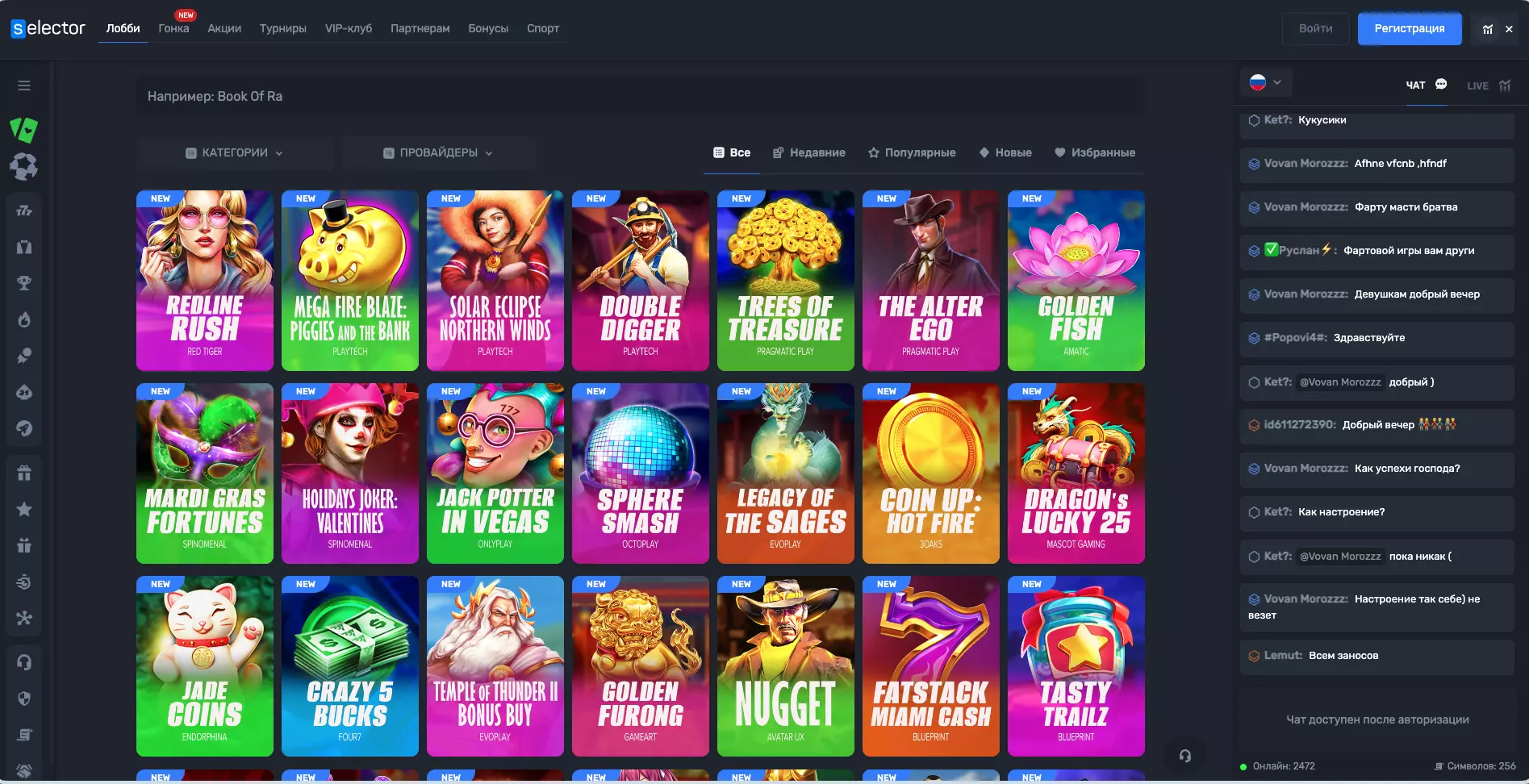Go to the Бонусы page

pyautogui.click(x=488, y=28)
